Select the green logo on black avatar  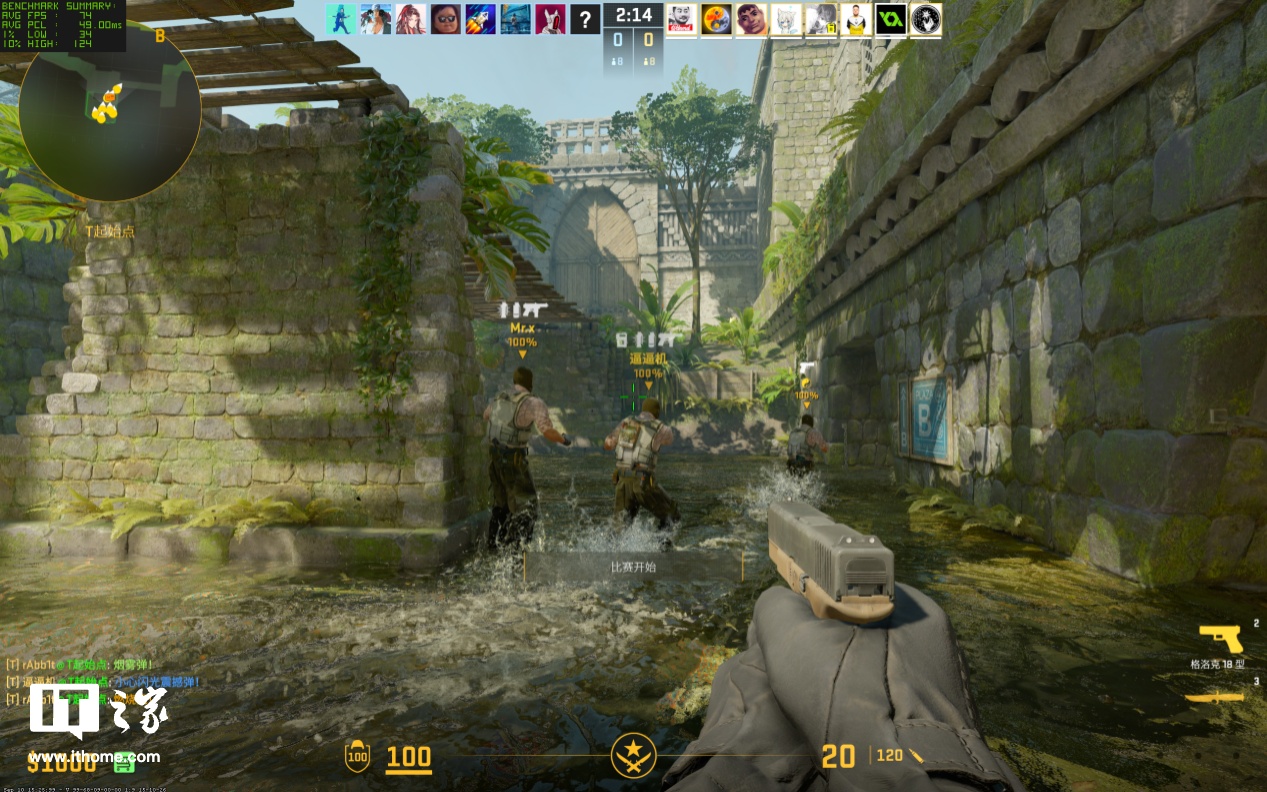tap(890, 18)
